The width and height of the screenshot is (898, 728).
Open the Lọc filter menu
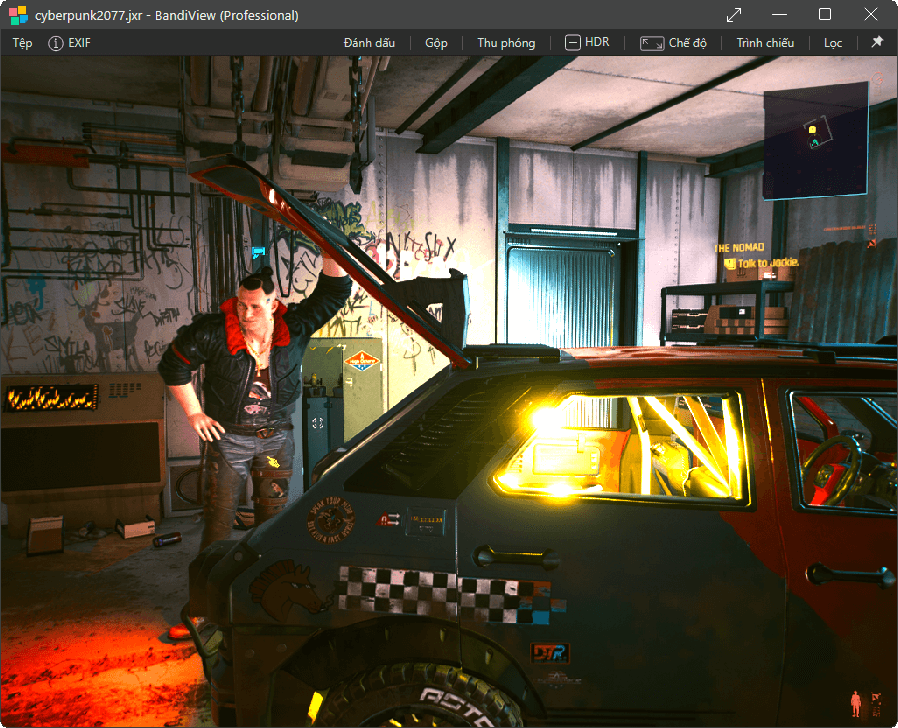pos(833,43)
